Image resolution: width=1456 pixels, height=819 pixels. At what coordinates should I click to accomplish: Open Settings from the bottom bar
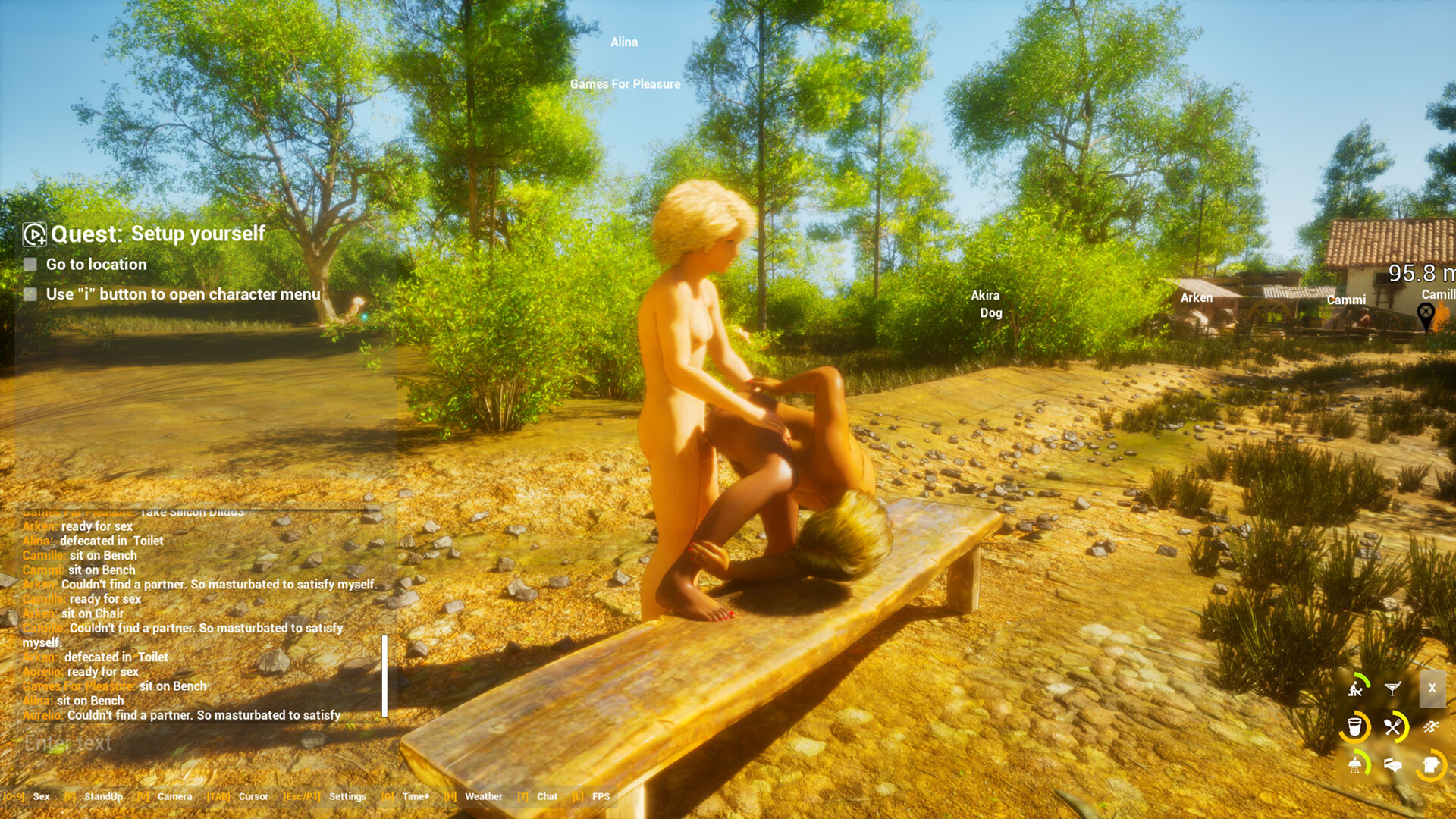click(347, 796)
